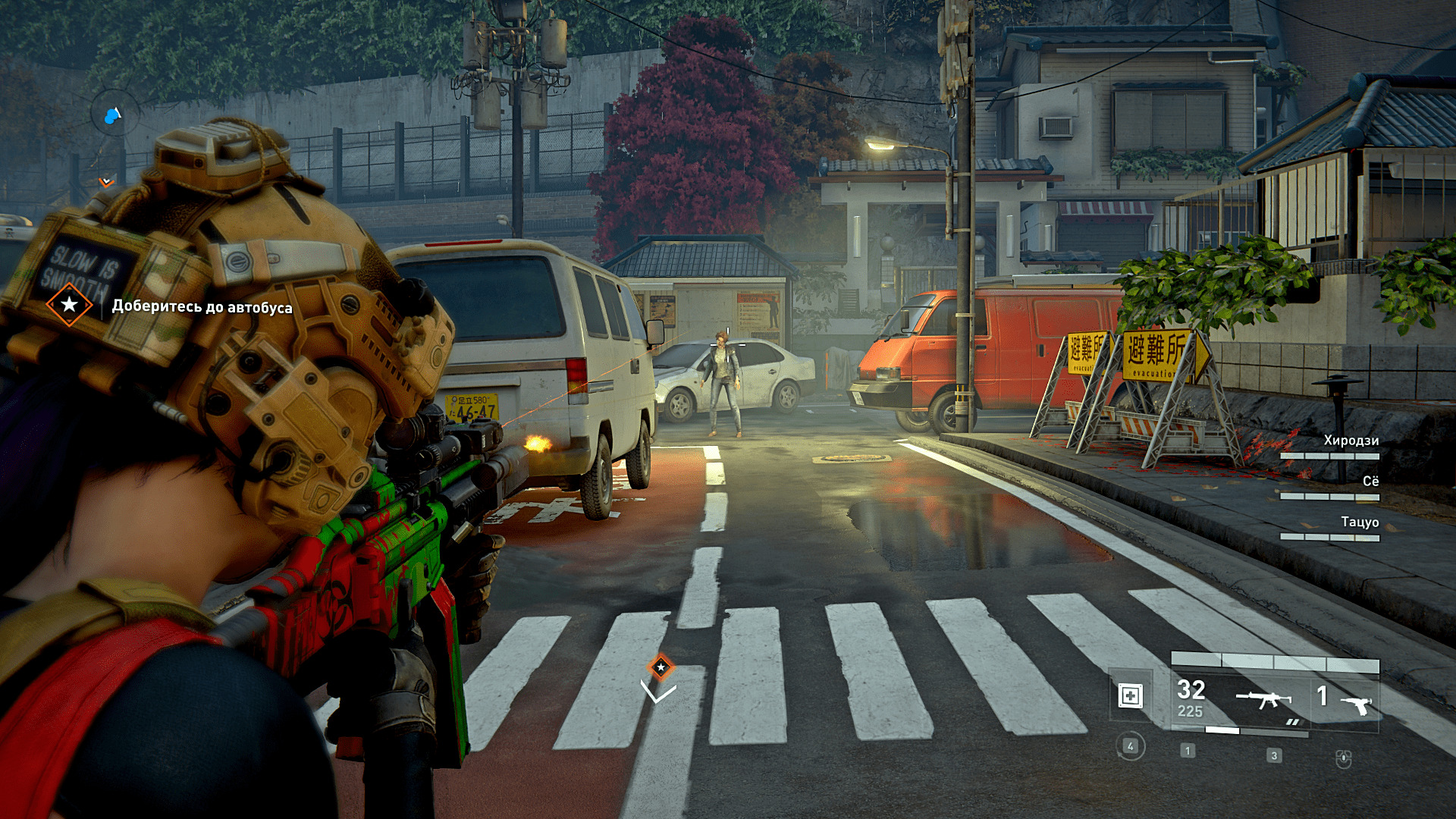Viewport: 1456px width, 819px height.
Task: Select teammate Тацуо in the squad list
Action: coord(1359,522)
